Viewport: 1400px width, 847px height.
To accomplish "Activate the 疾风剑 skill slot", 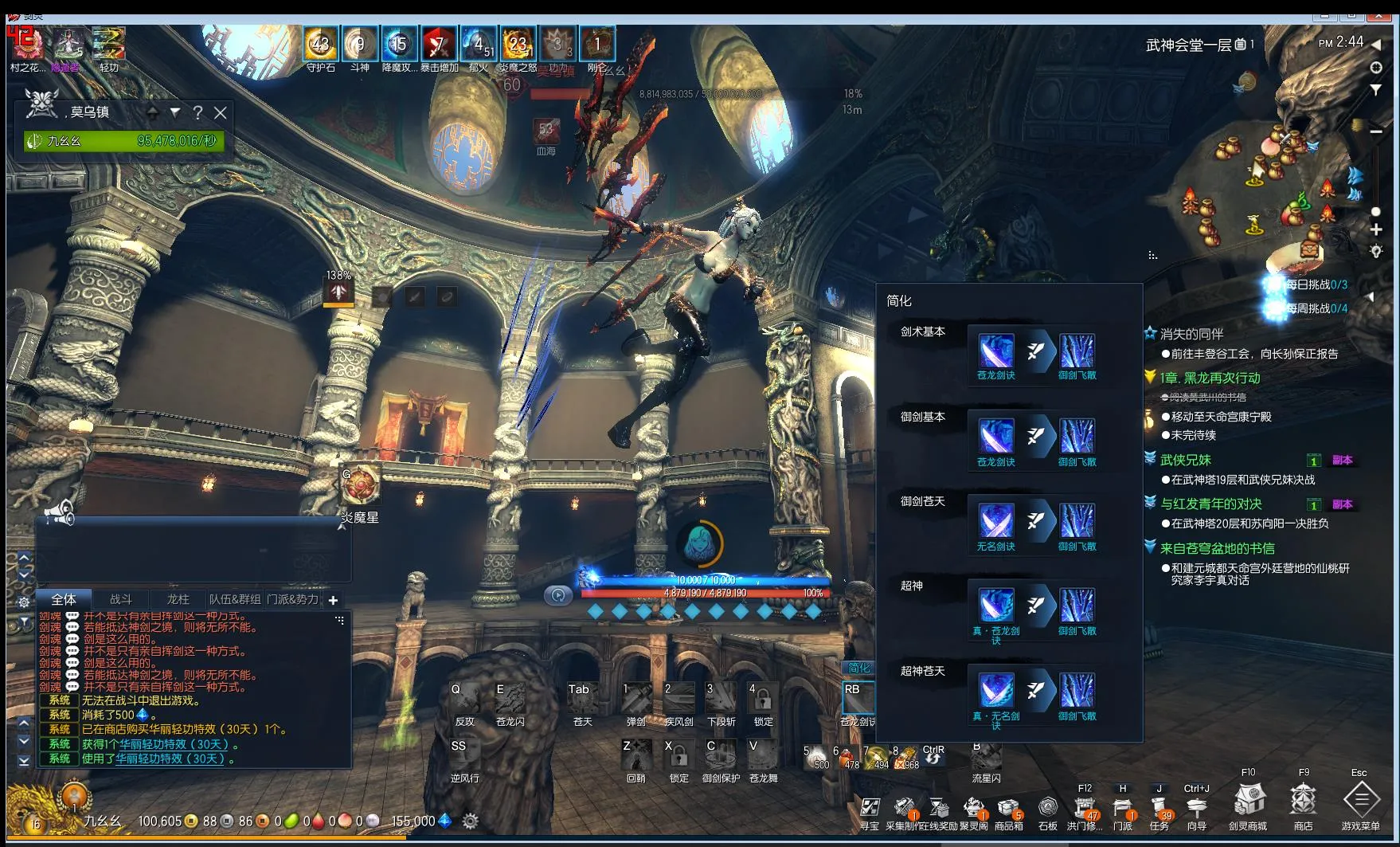I will point(678,699).
